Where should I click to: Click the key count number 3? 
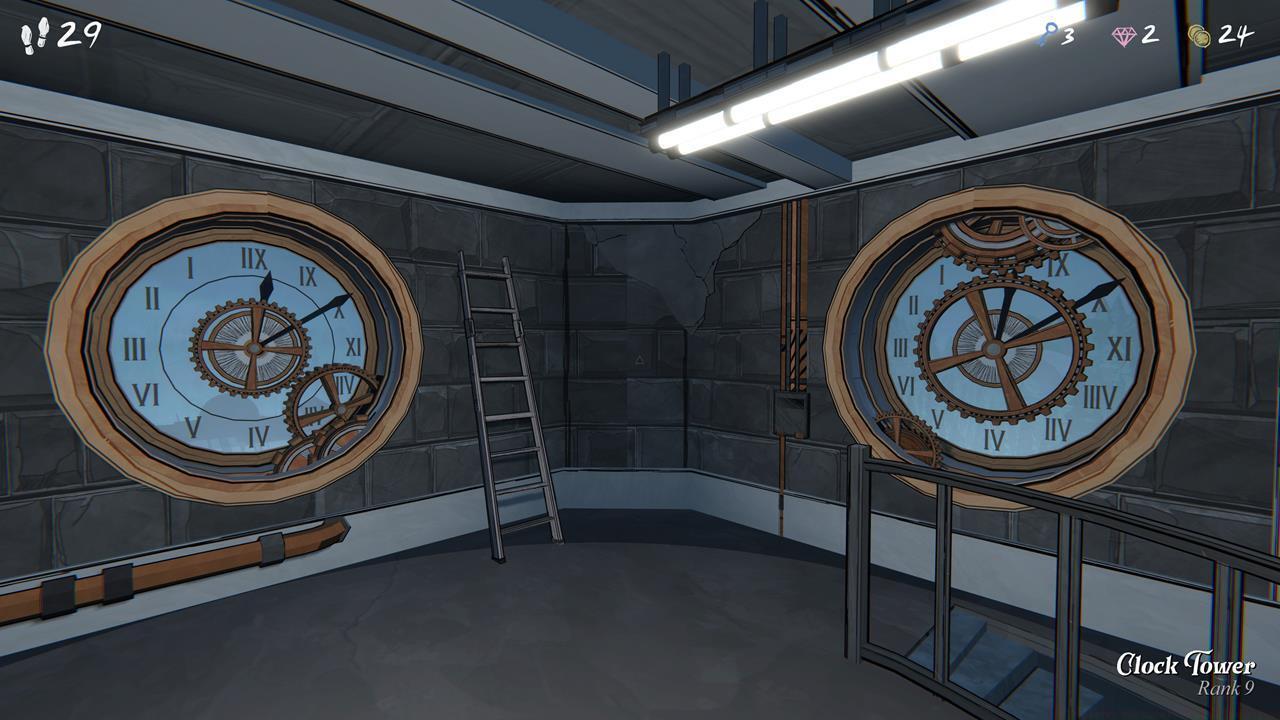[x=1066, y=37]
